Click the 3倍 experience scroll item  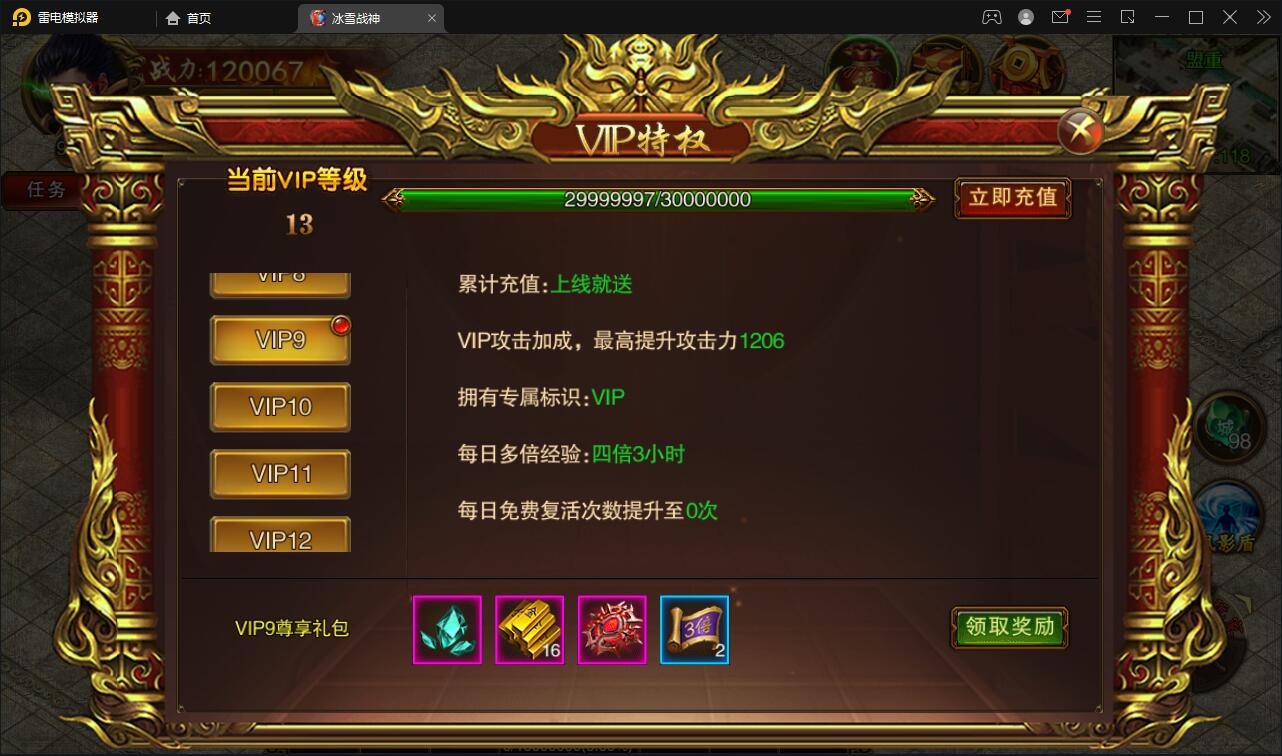[694, 629]
